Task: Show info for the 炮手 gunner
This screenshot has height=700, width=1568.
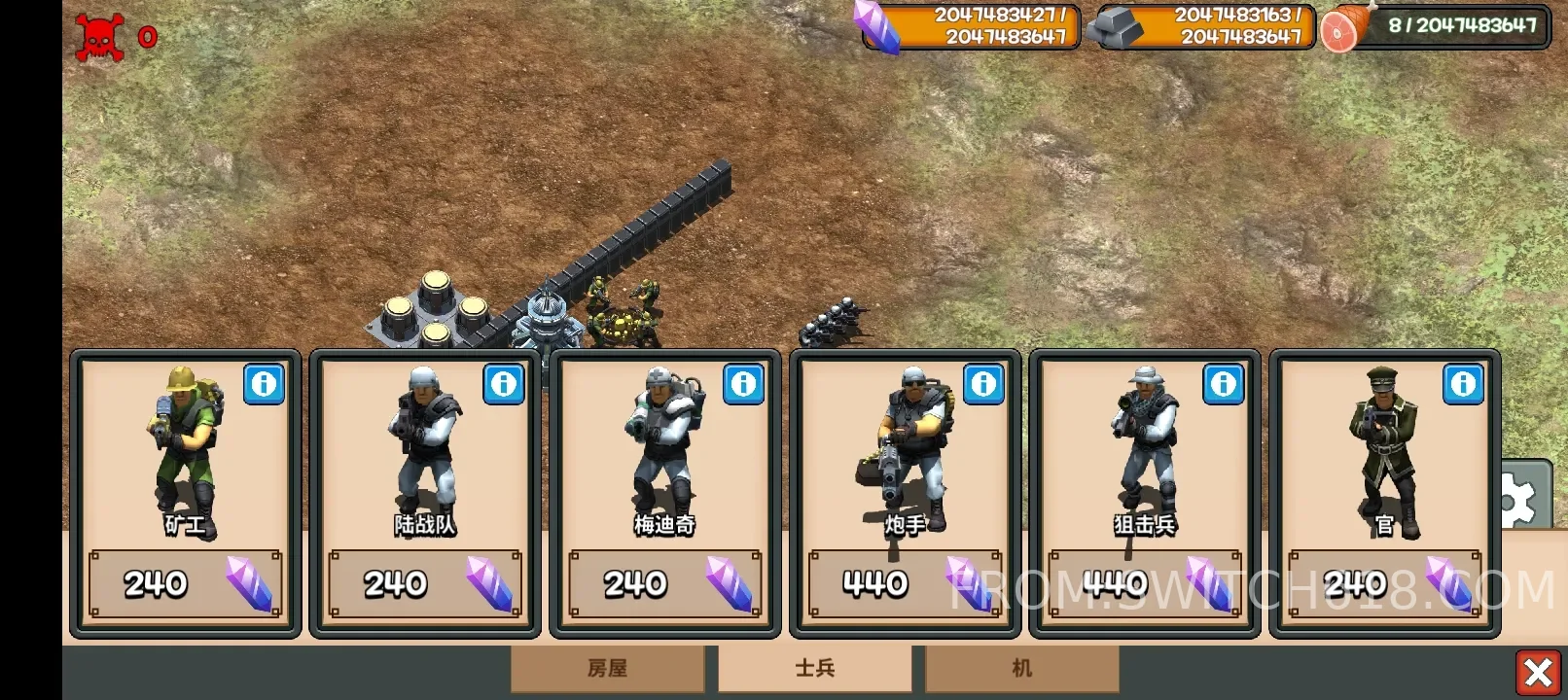Action: point(983,384)
